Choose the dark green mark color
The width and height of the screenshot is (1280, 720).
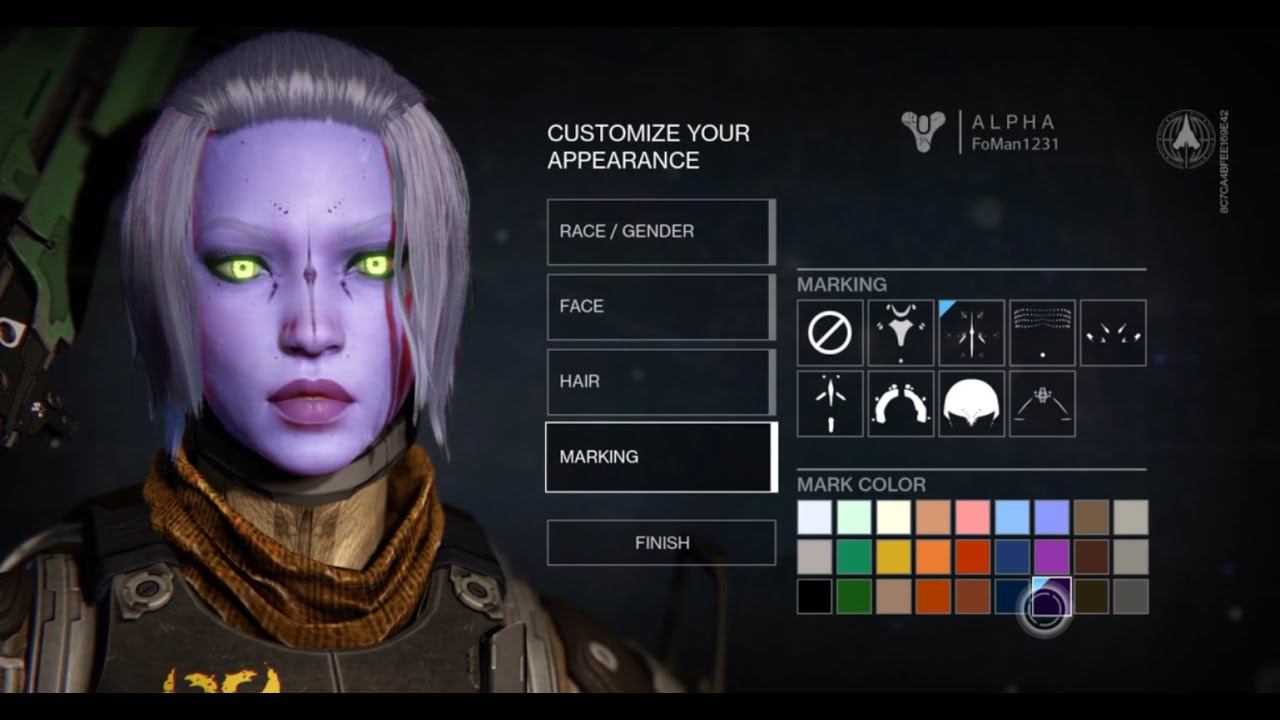point(854,596)
